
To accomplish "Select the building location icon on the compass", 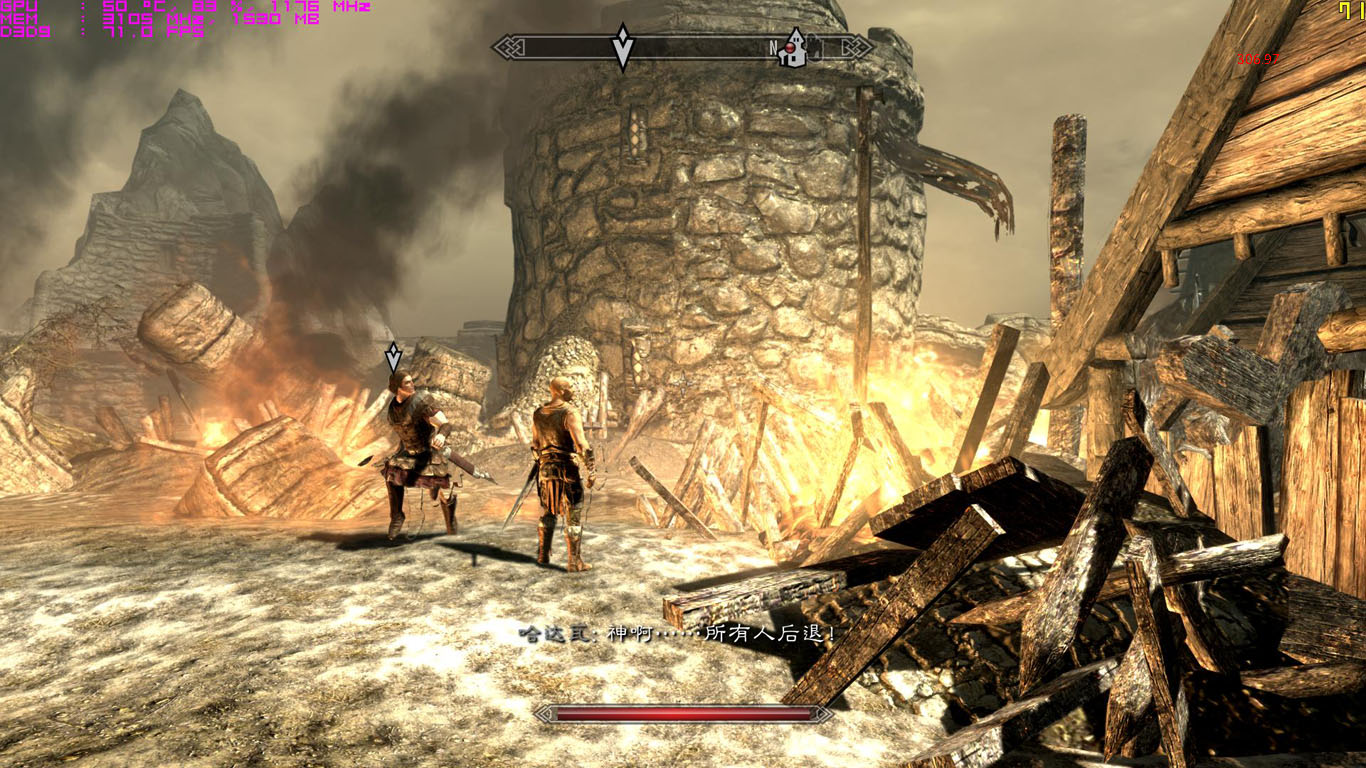I will (793, 49).
